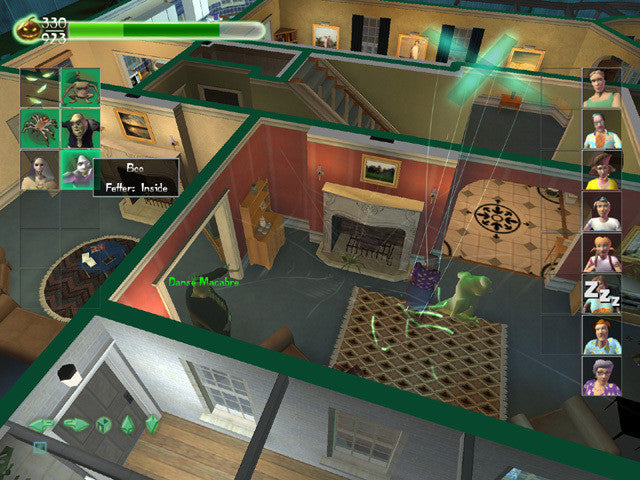Select the green wisps haunter portrait
Image resolution: width=640 pixels, height=480 pixels.
coord(40,87)
